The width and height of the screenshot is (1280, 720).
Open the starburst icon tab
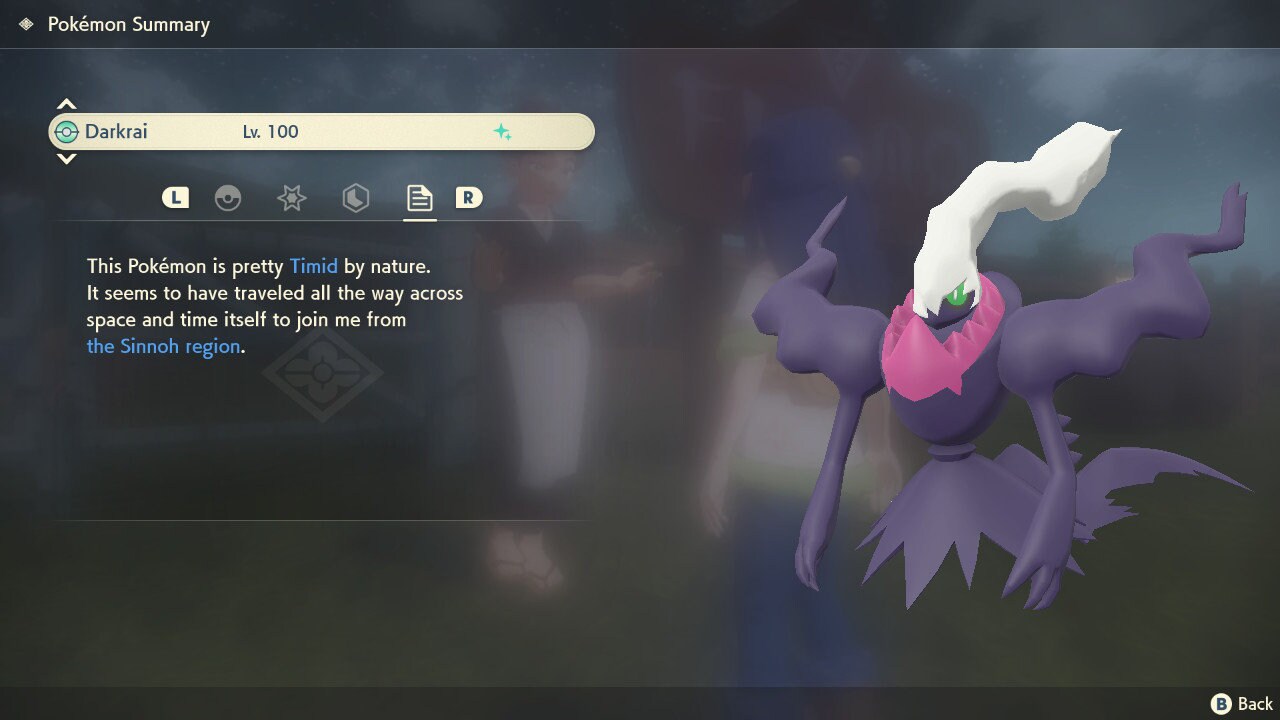(x=291, y=198)
